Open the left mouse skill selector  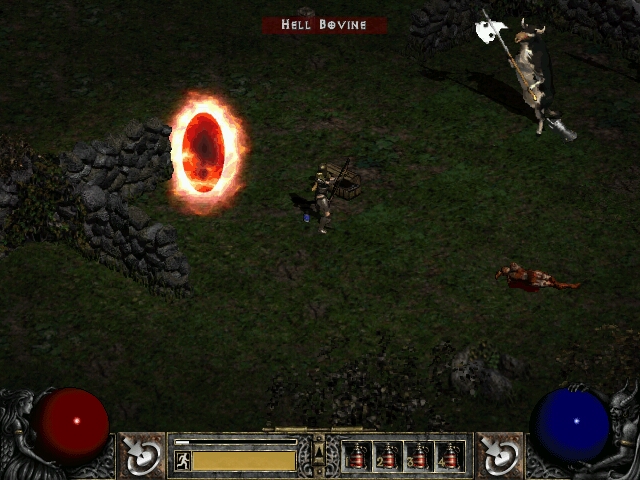(x=142, y=456)
